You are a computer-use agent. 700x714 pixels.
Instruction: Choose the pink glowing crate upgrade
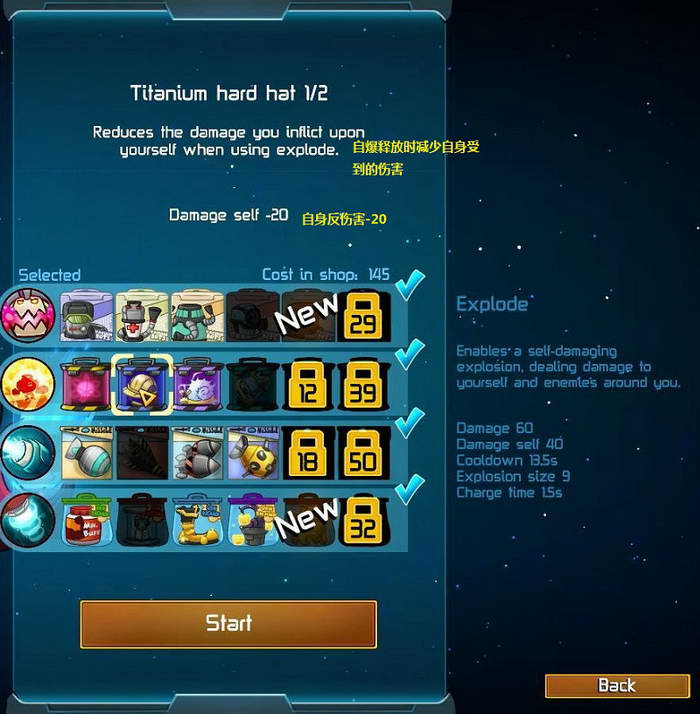(85, 383)
